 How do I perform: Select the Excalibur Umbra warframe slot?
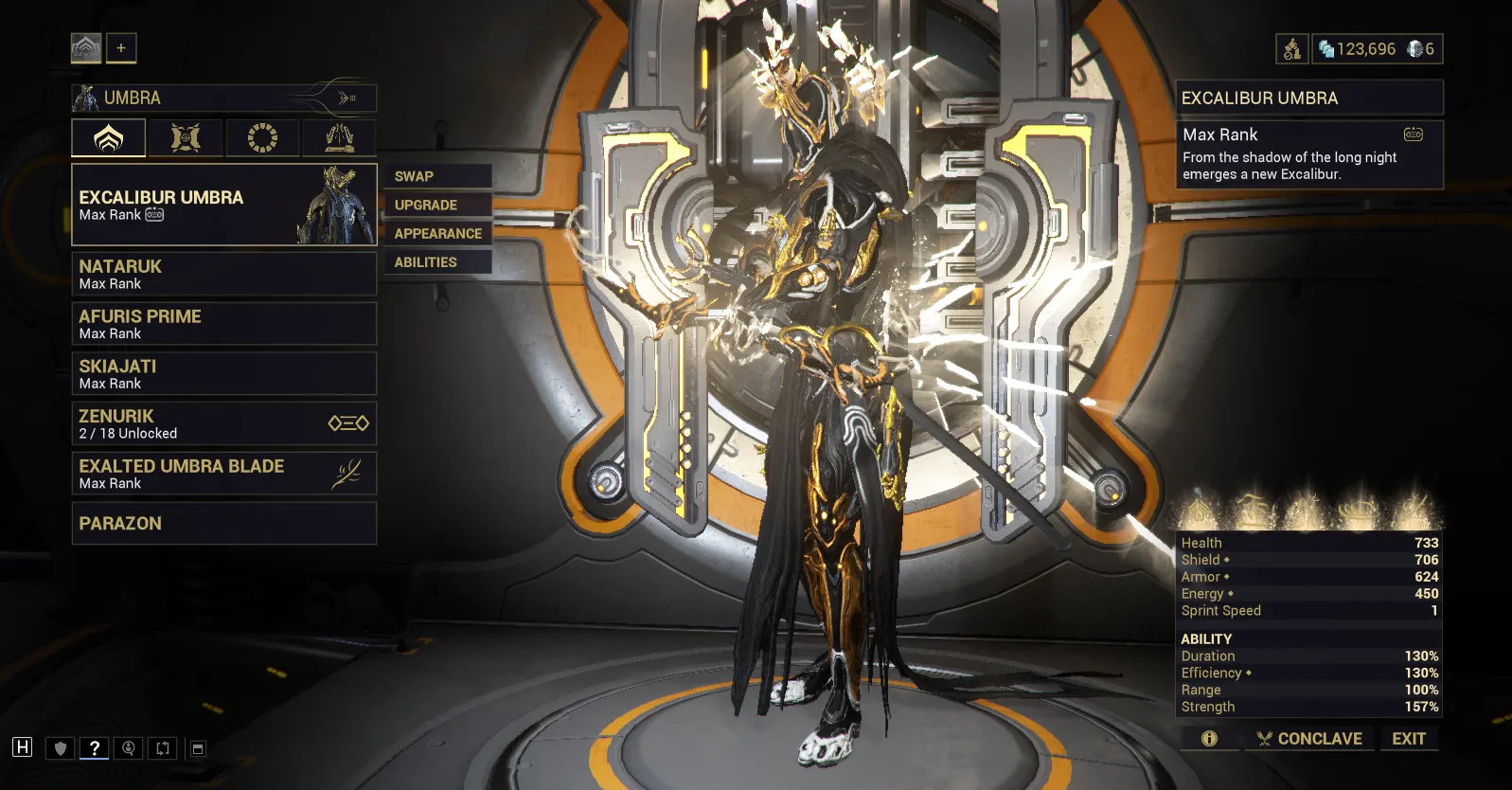click(223, 205)
